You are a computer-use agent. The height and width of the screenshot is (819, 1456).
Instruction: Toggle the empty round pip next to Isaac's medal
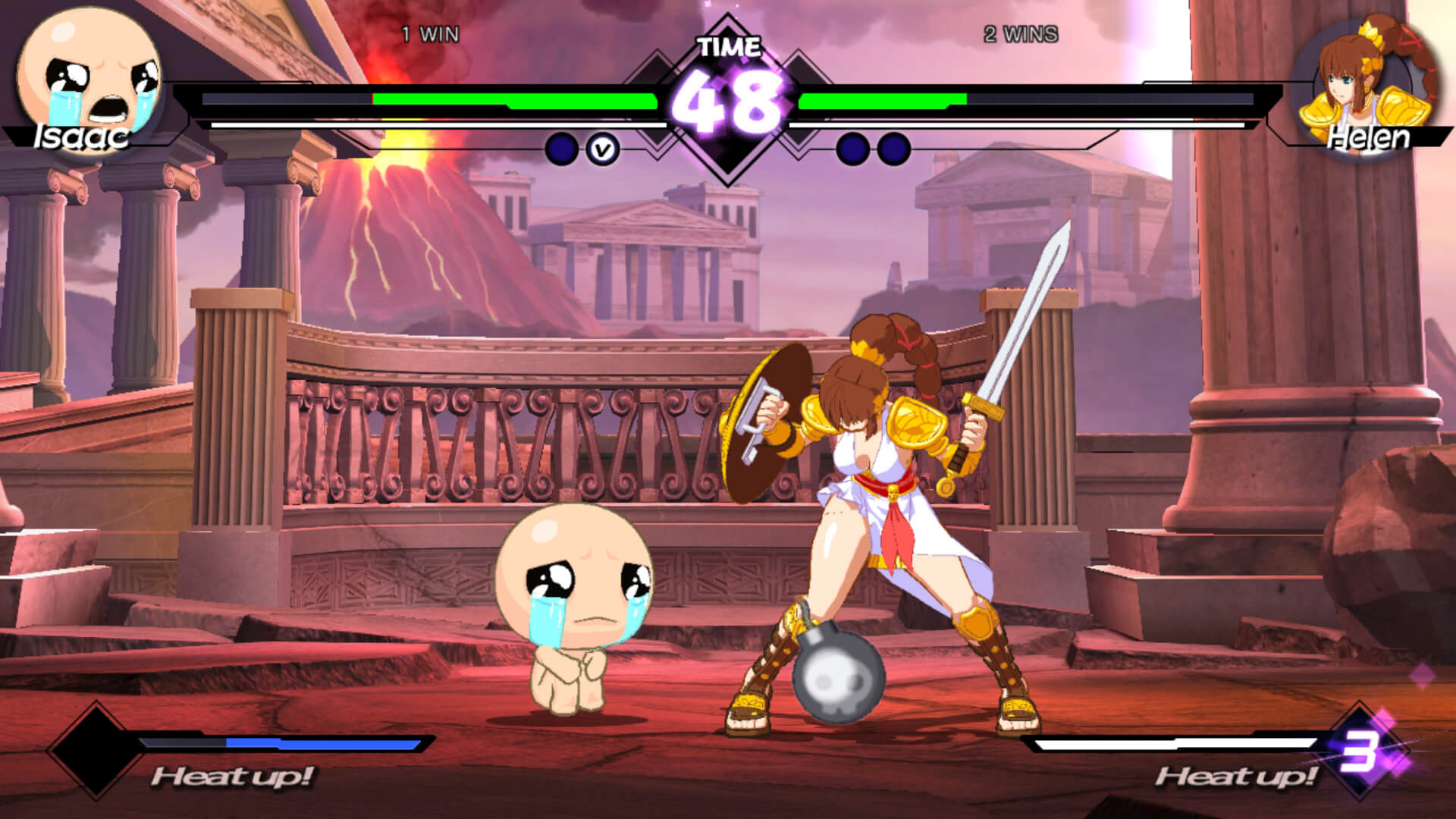click(x=561, y=148)
